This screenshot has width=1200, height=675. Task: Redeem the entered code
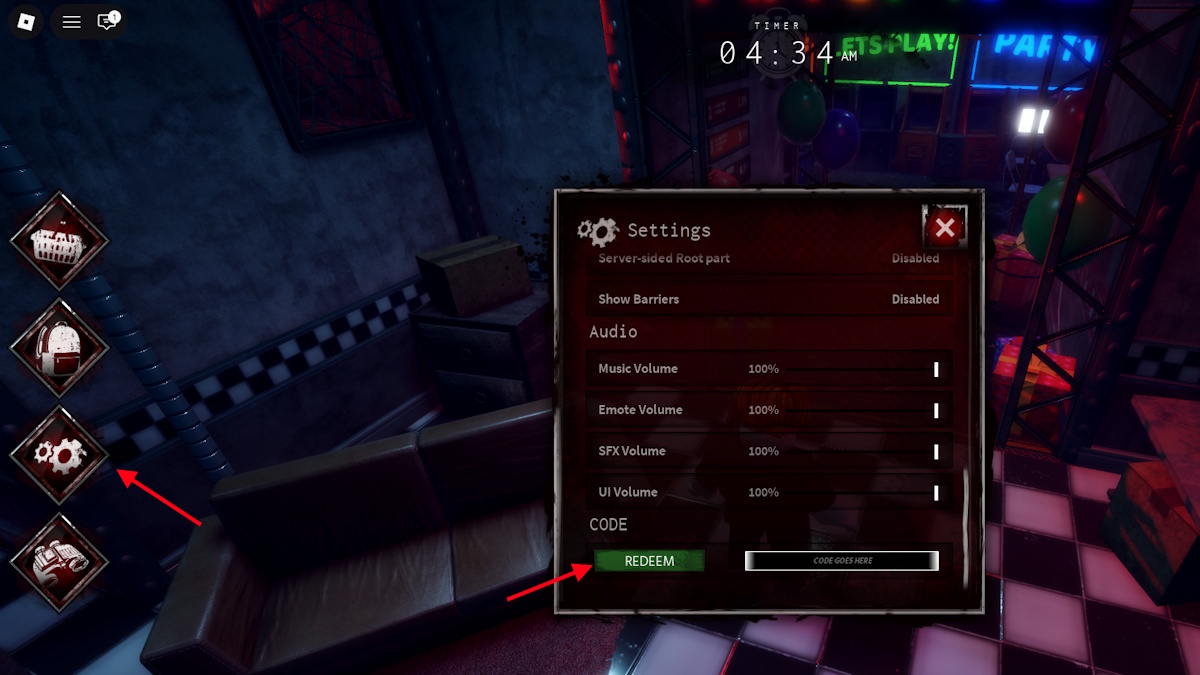point(649,561)
